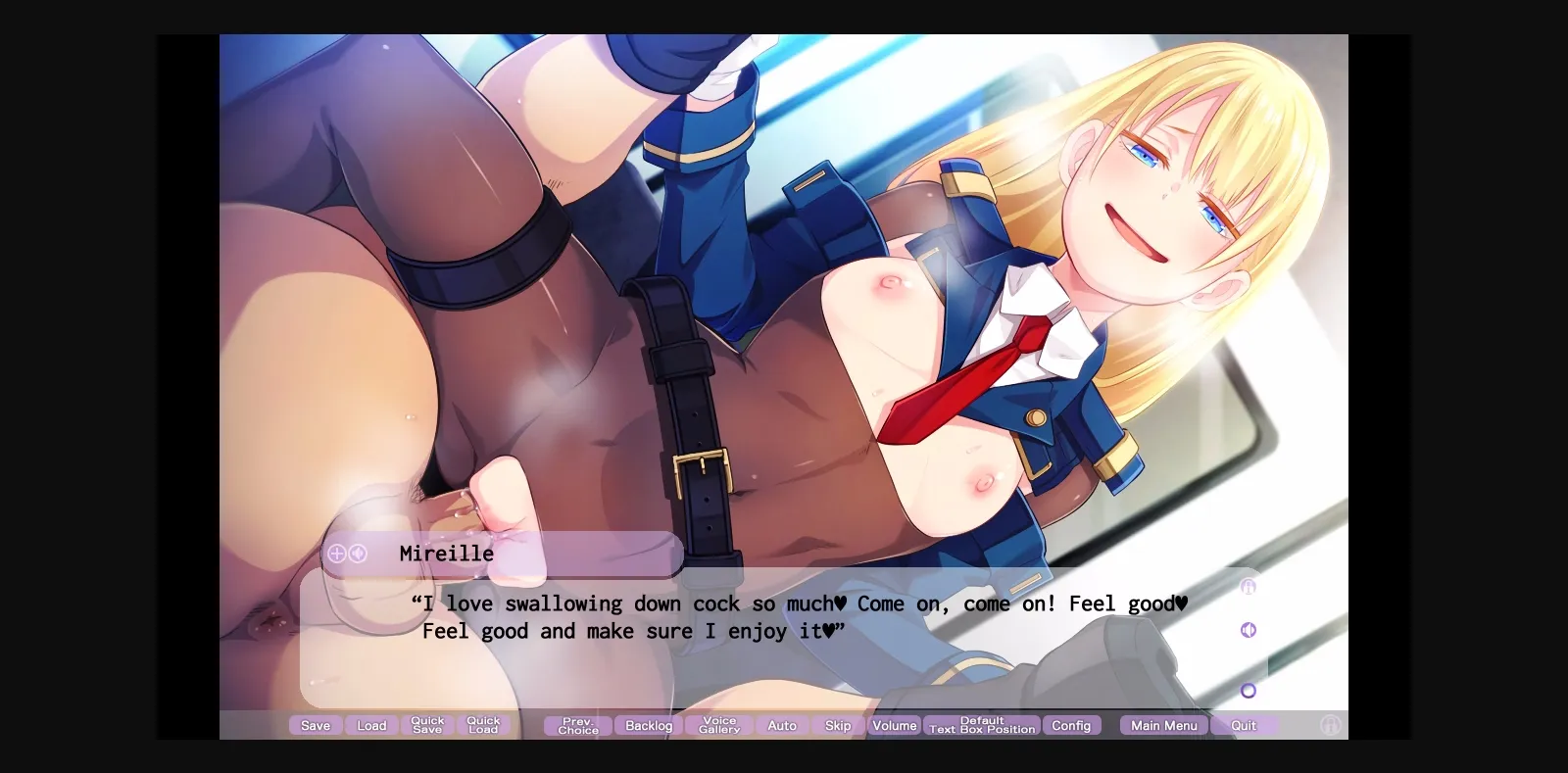Replay Mireille's voice line with the speaker icon
The width and height of the screenshot is (1568, 773).
(x=357, y=554)
